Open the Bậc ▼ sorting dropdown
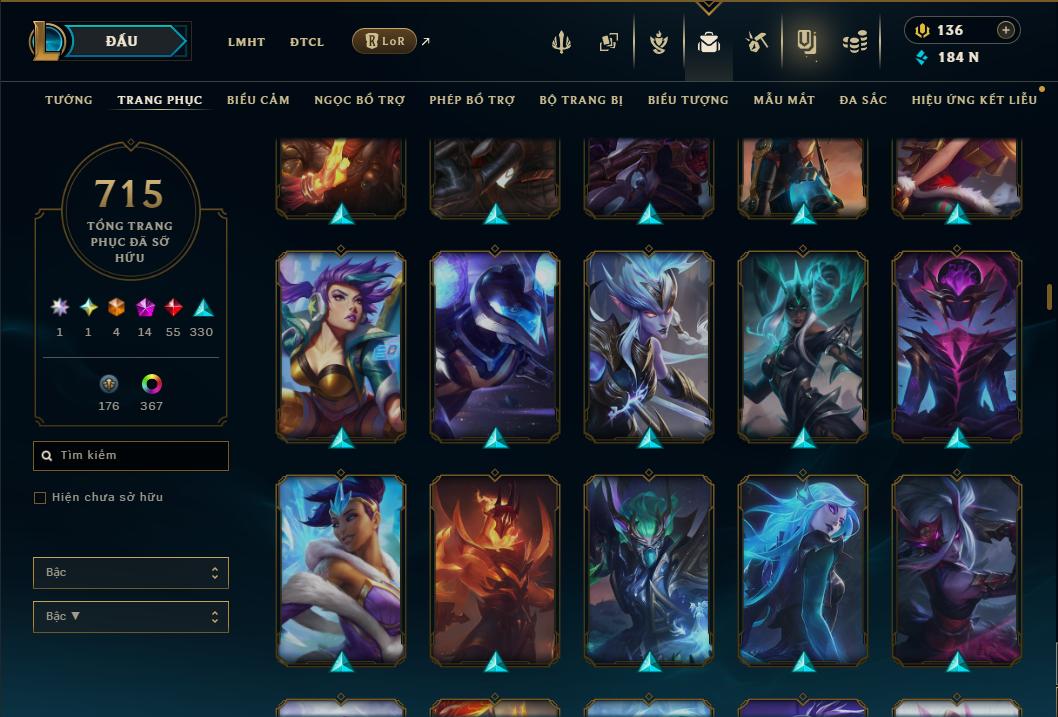This screenshot has width=1058, height=717. click(x=131, y=617)
